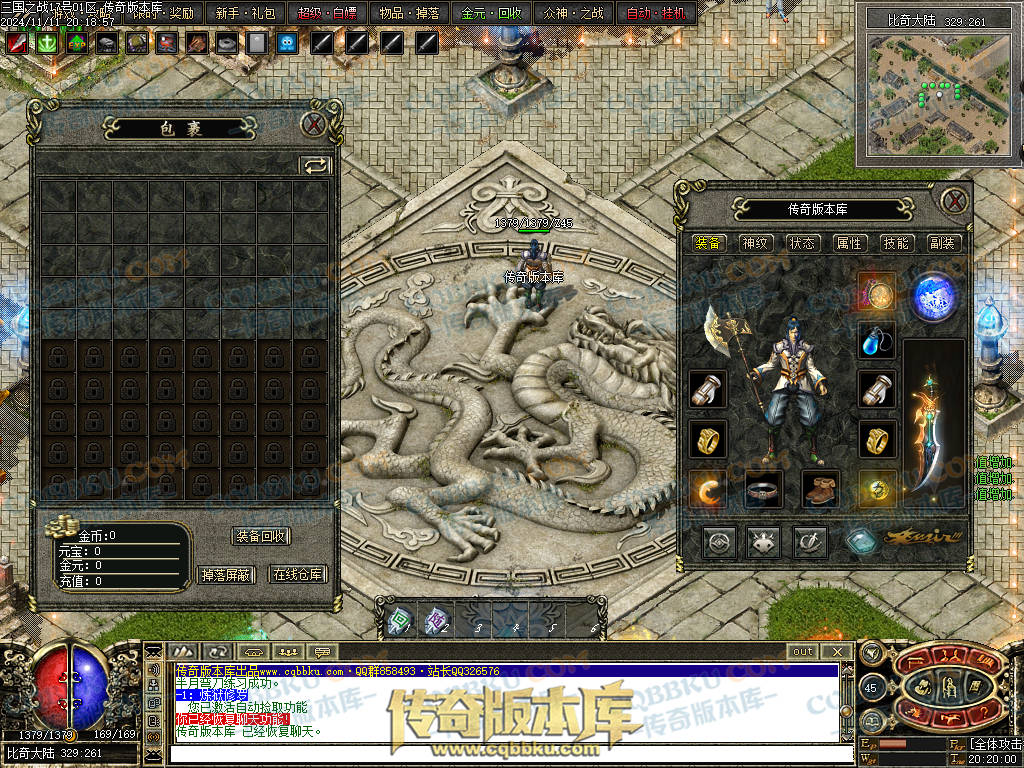The width and height of the screenshot is (1024, 768).
Task: Open the 在线仓库 online warehouse
Action: [298, 574]
